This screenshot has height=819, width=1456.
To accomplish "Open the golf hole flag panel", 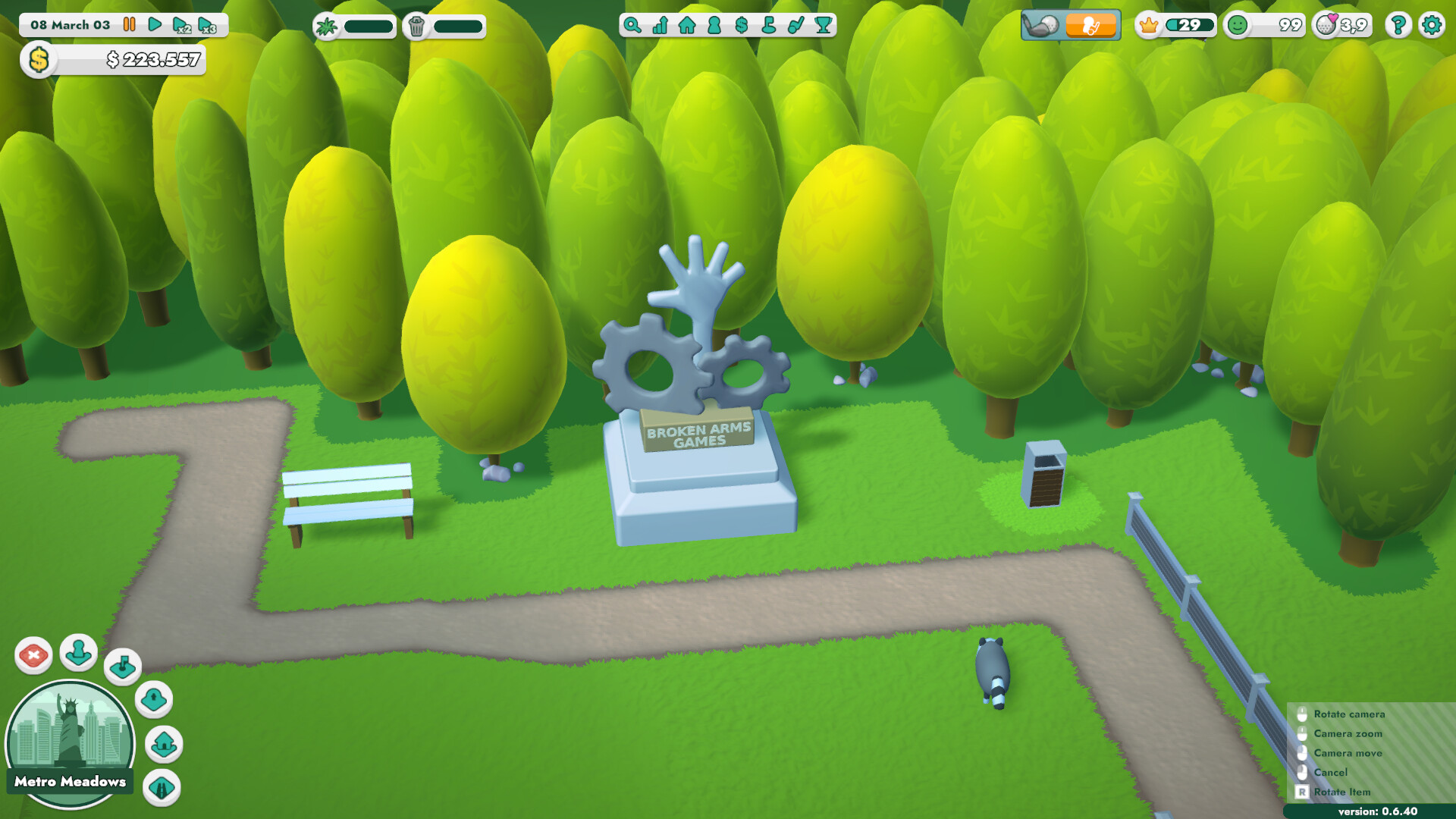I will pyautogui.click(x=767, y=25).
